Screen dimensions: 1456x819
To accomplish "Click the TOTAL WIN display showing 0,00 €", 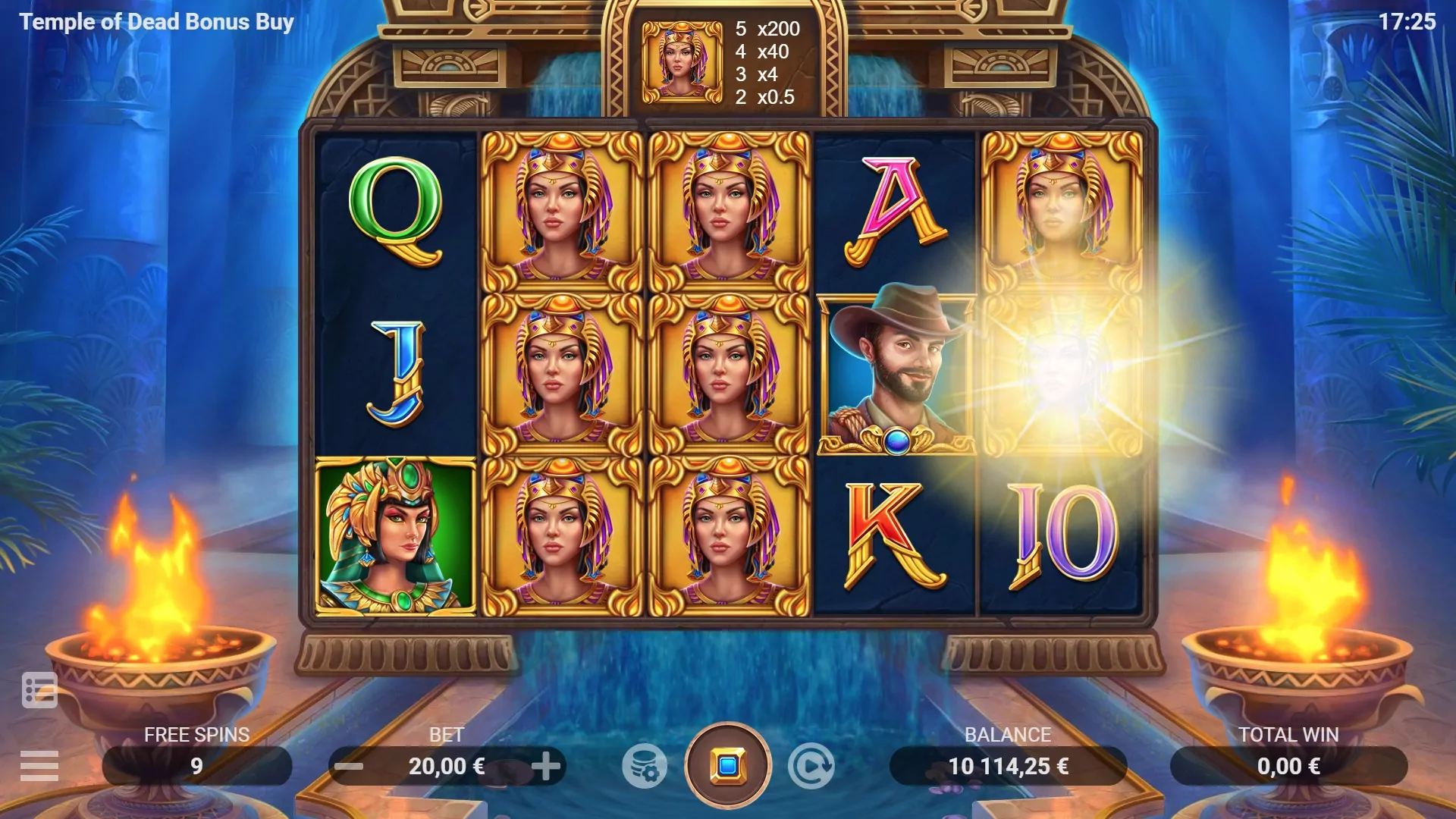I will [1288, 766].
